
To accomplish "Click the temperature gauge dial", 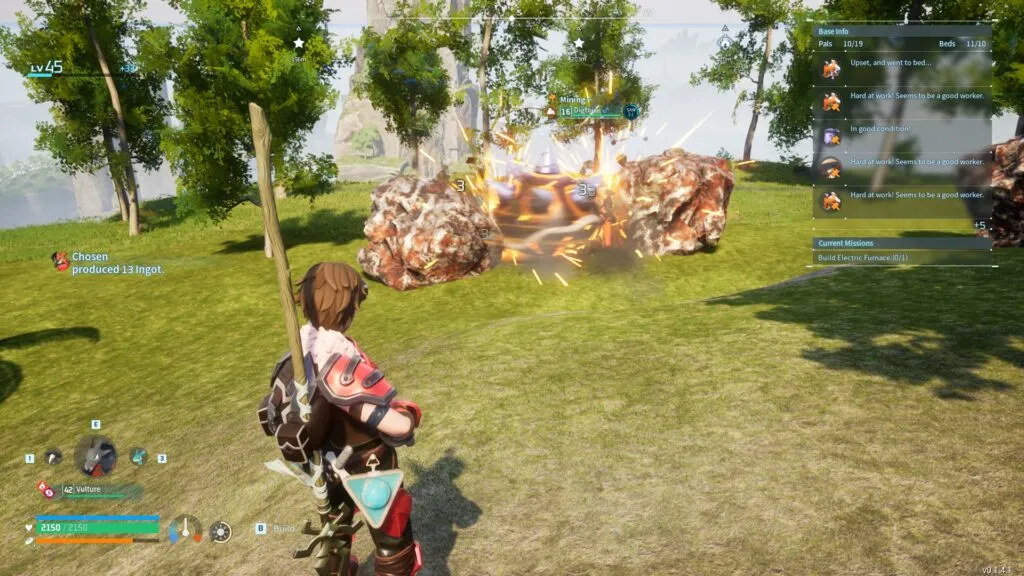I will coord(185,529).
